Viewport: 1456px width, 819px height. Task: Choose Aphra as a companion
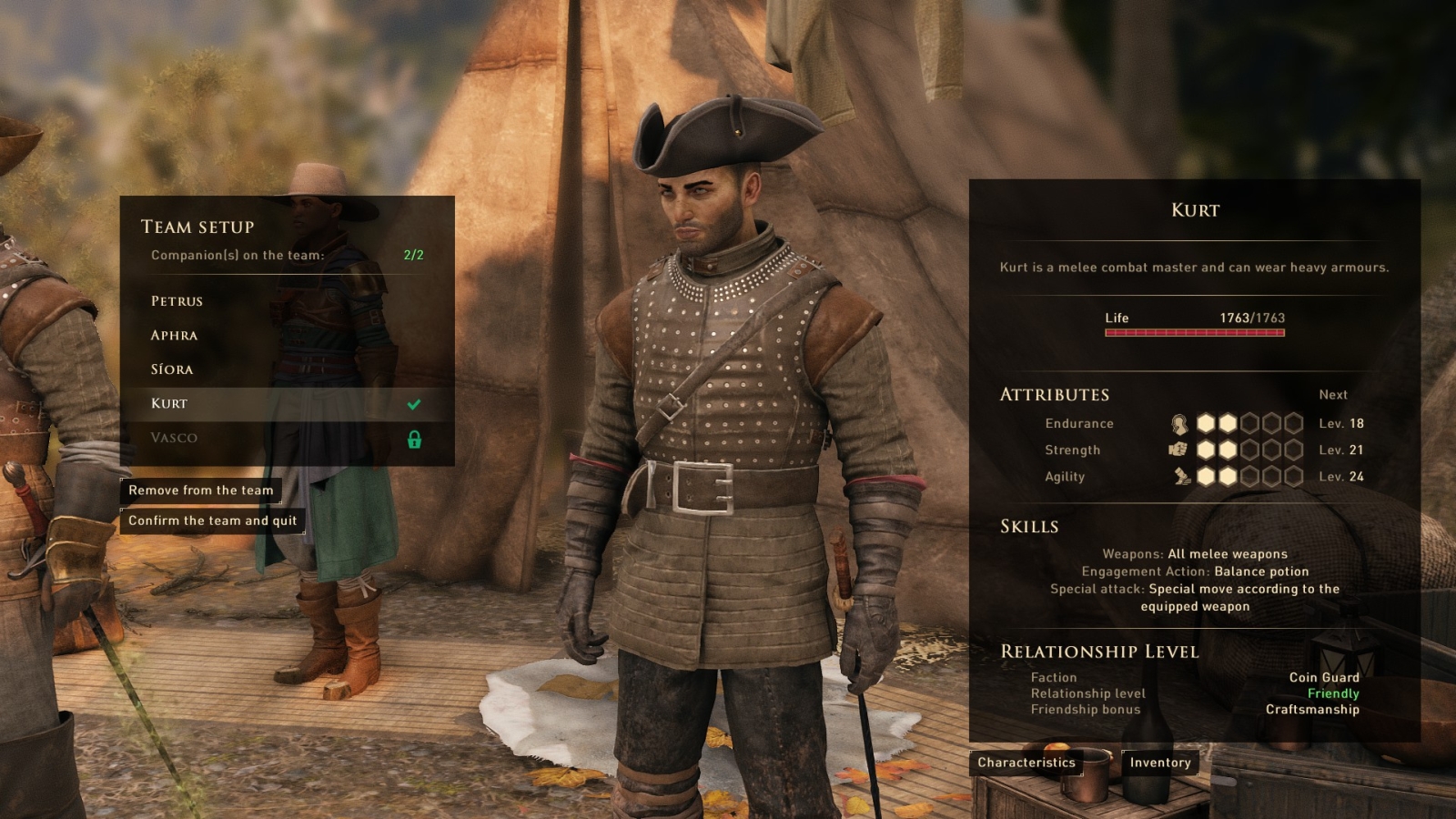pos(174,336)
